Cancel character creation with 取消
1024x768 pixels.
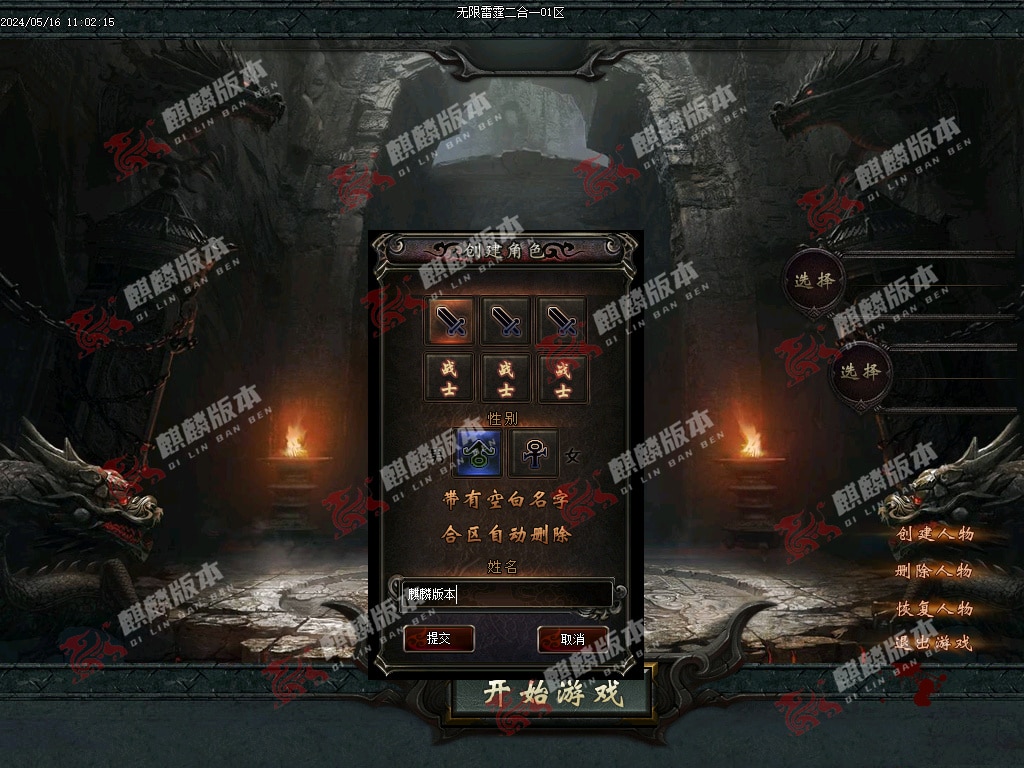tap(572, 639)
